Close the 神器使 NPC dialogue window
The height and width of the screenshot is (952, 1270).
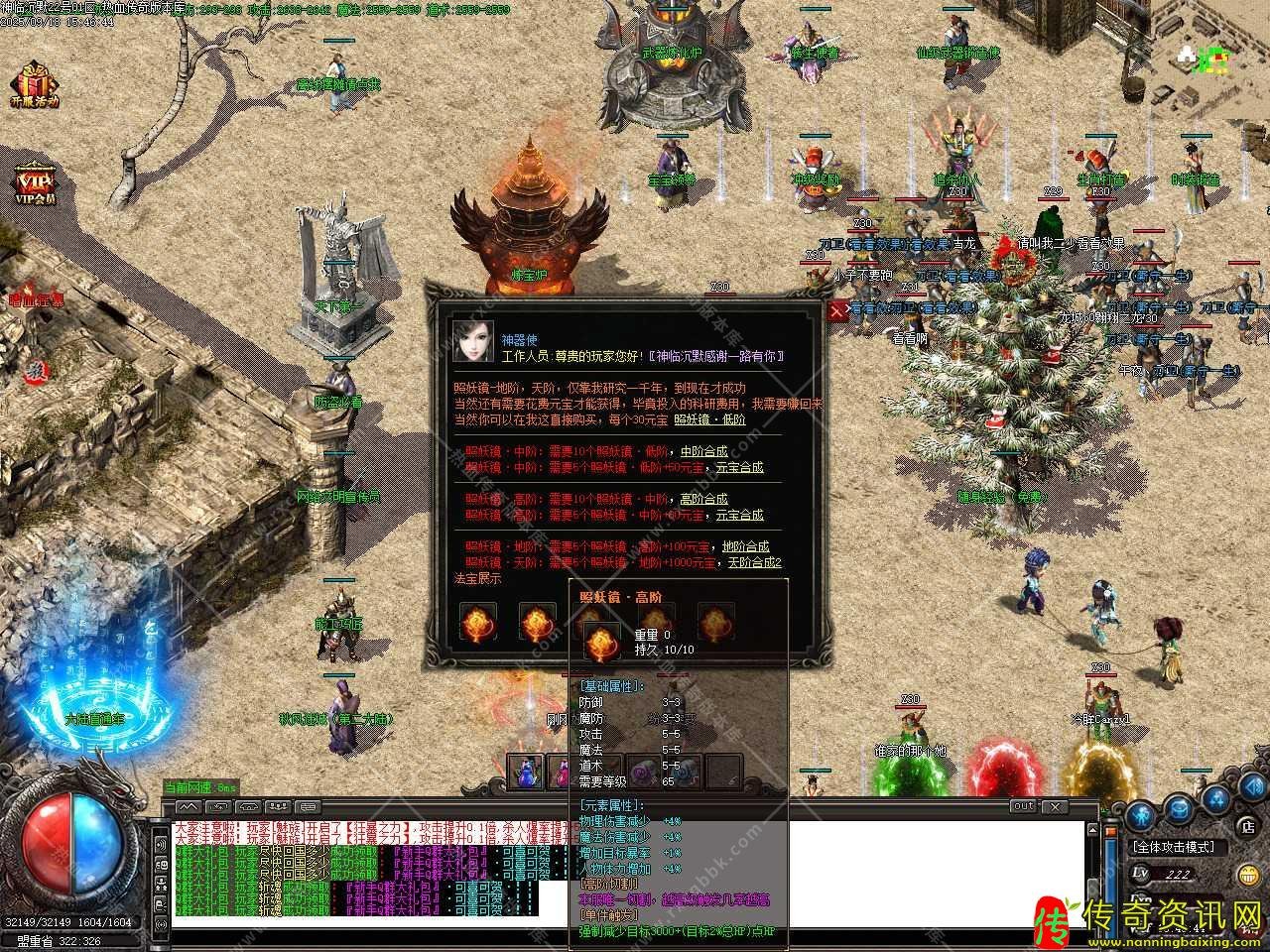pos(838,310)
